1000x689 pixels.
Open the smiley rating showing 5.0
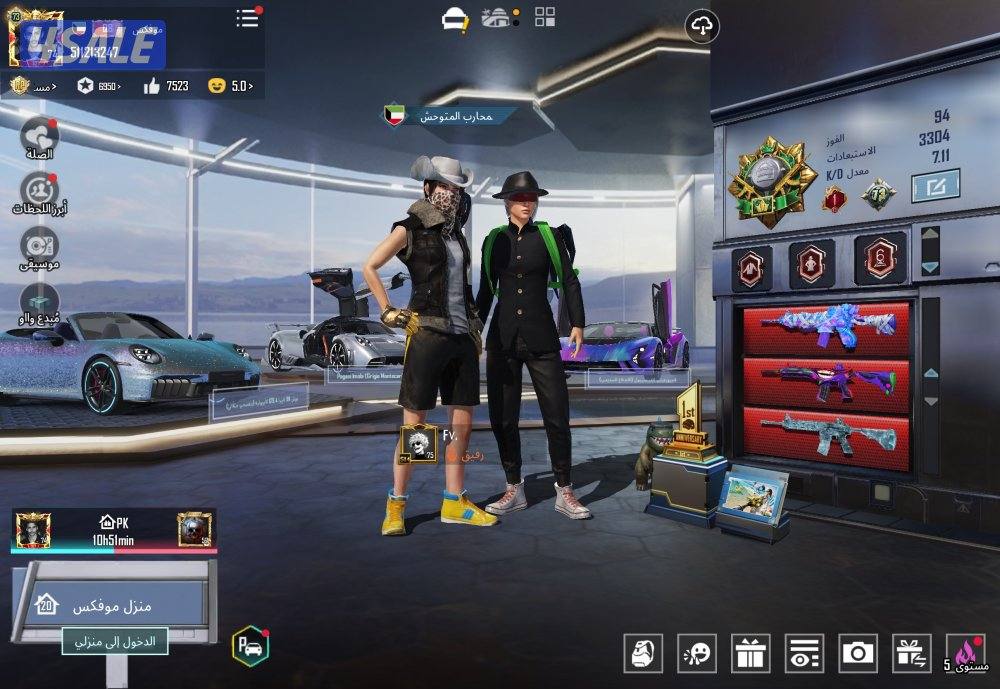pos(230,86)
